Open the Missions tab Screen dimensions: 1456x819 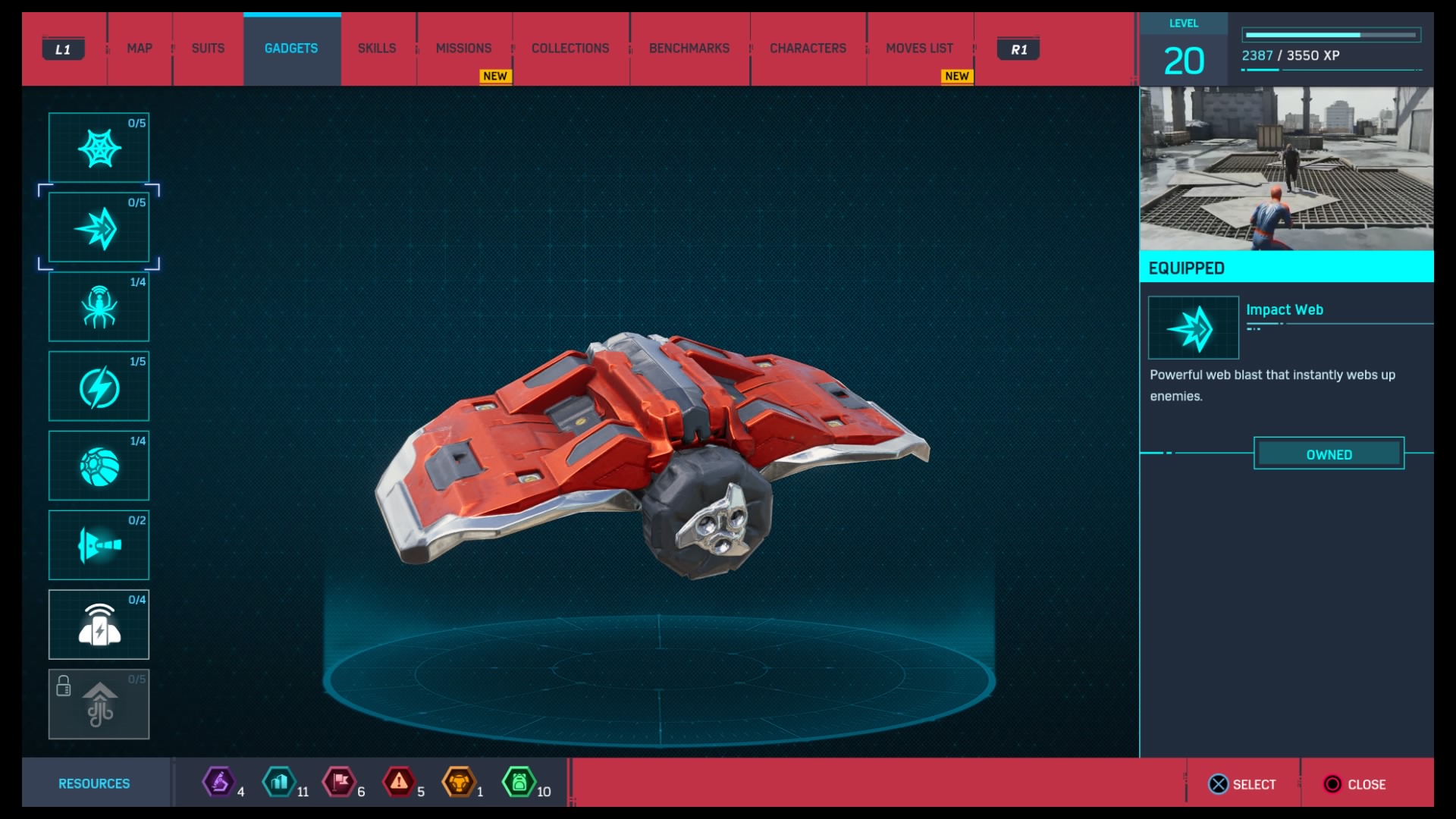click(x=463, y=49)
